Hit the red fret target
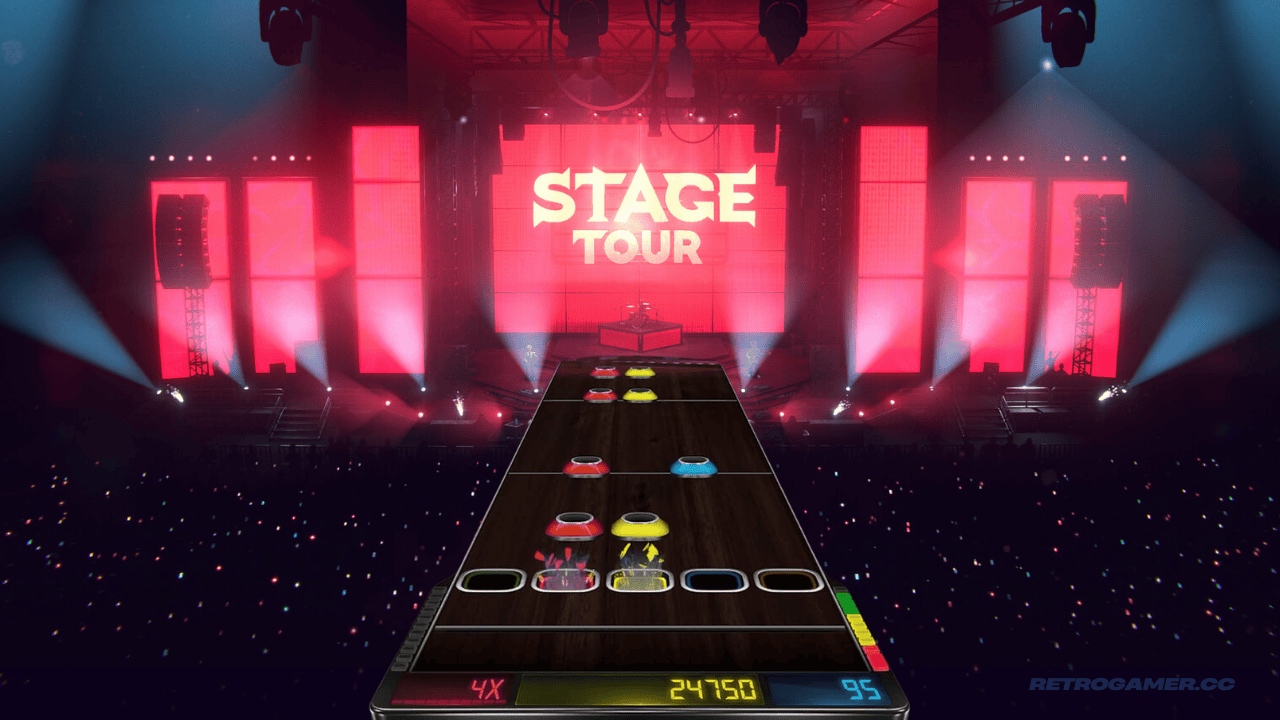This screenshot has height=720, width=1280. pyautogui.click(x=565, y=580)
